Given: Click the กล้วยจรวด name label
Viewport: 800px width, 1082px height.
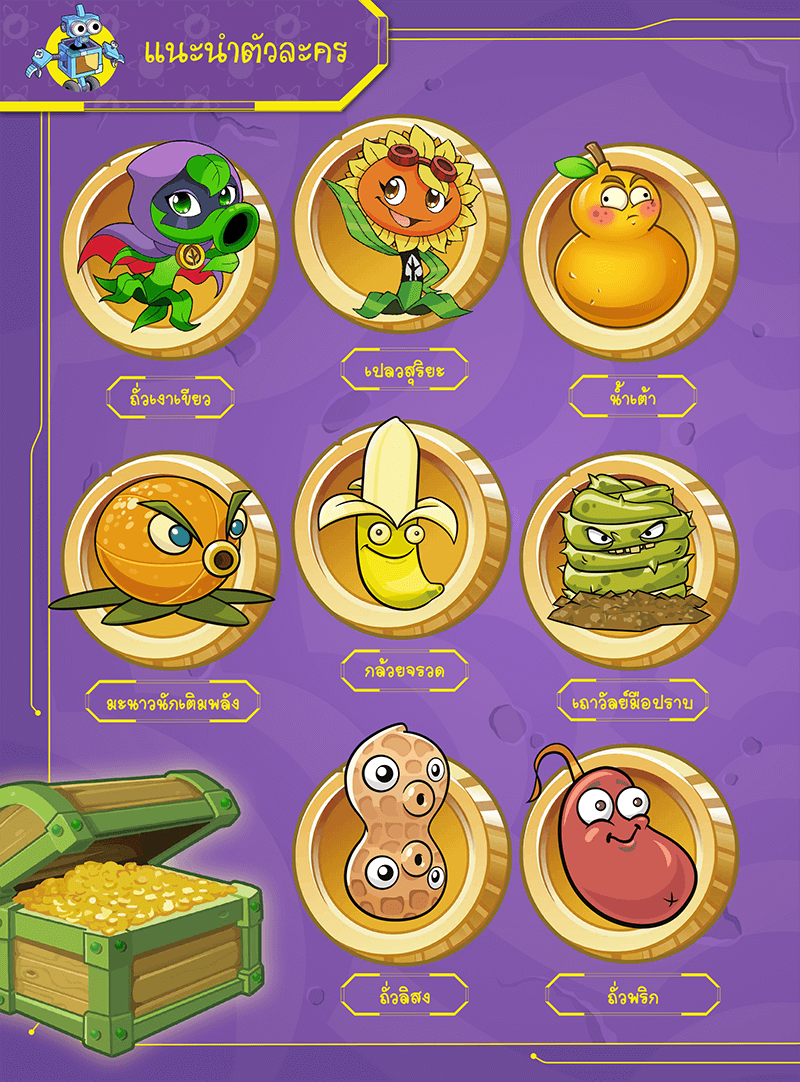Looking at the screenshot, I should point(404,671).
